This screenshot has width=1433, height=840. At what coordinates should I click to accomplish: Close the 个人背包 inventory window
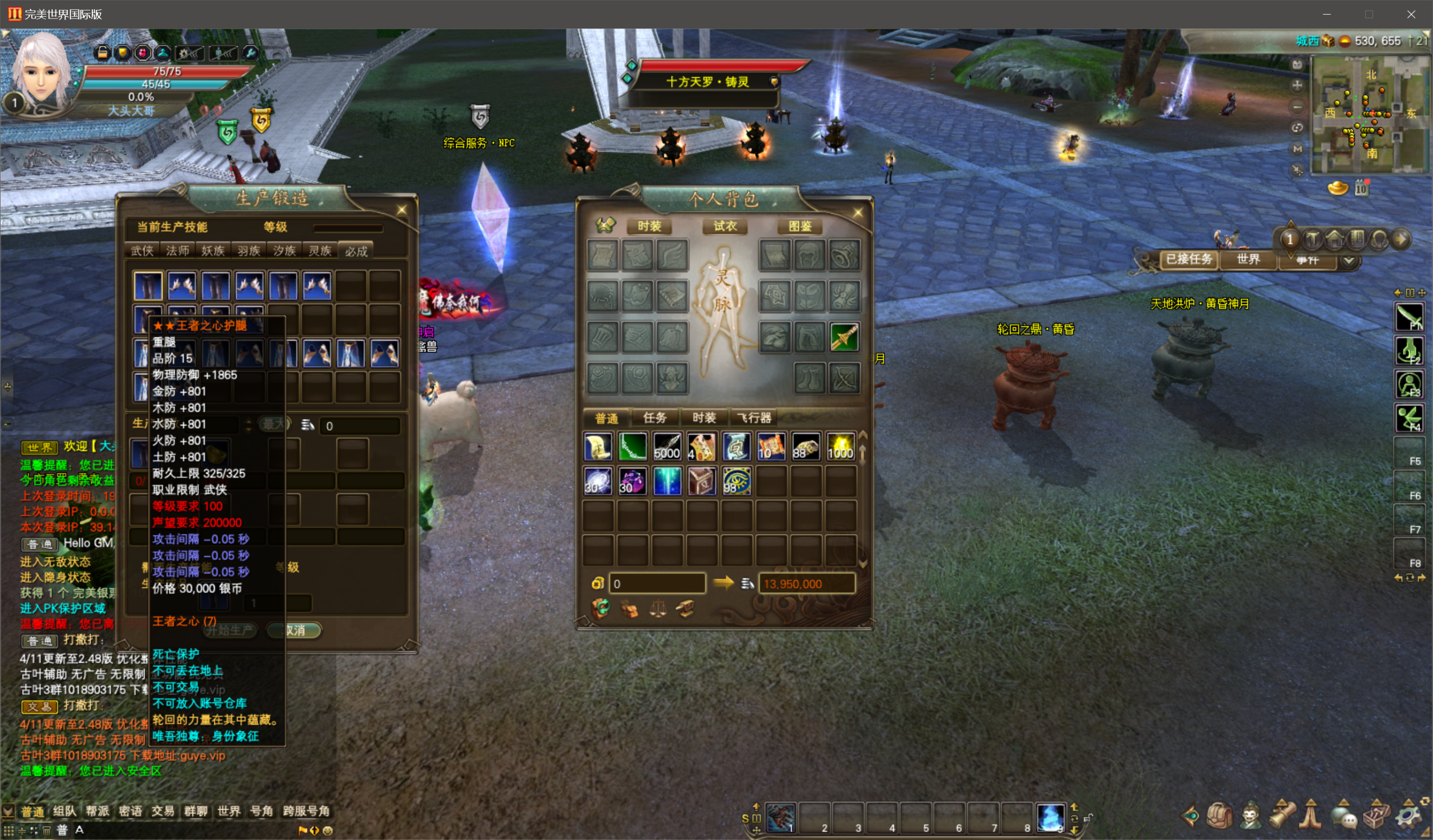pyautogui.click(x=858, y=213)
